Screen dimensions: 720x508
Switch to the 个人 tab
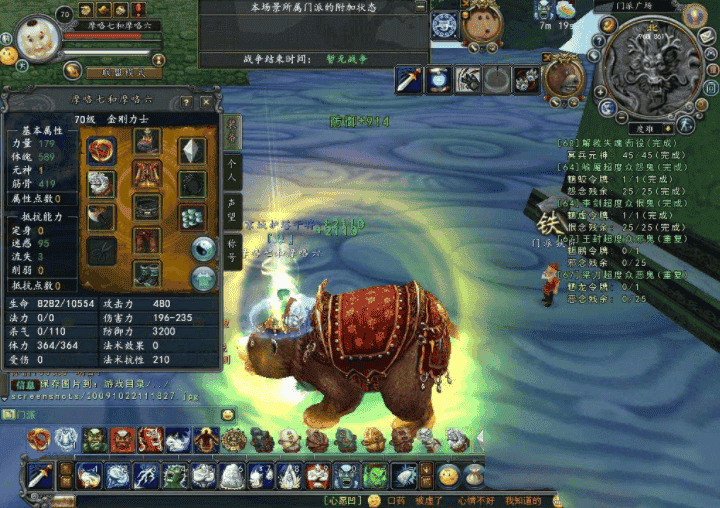click(x=232, y=170)
